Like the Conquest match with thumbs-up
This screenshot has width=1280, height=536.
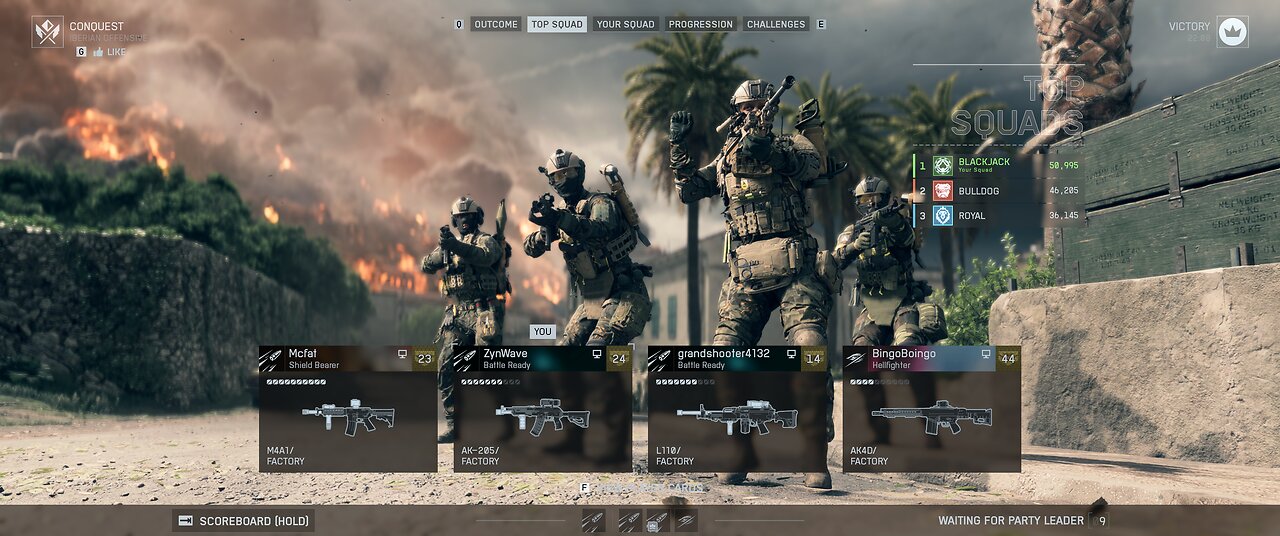coord(109,51)
